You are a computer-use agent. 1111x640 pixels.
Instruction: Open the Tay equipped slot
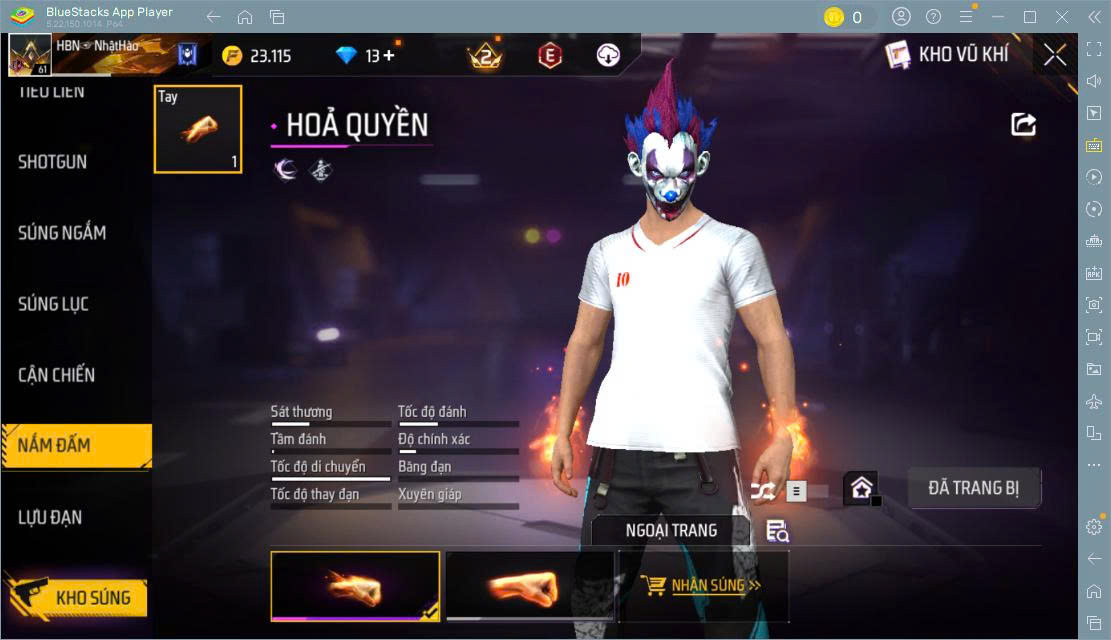click(x=198, y=129)
